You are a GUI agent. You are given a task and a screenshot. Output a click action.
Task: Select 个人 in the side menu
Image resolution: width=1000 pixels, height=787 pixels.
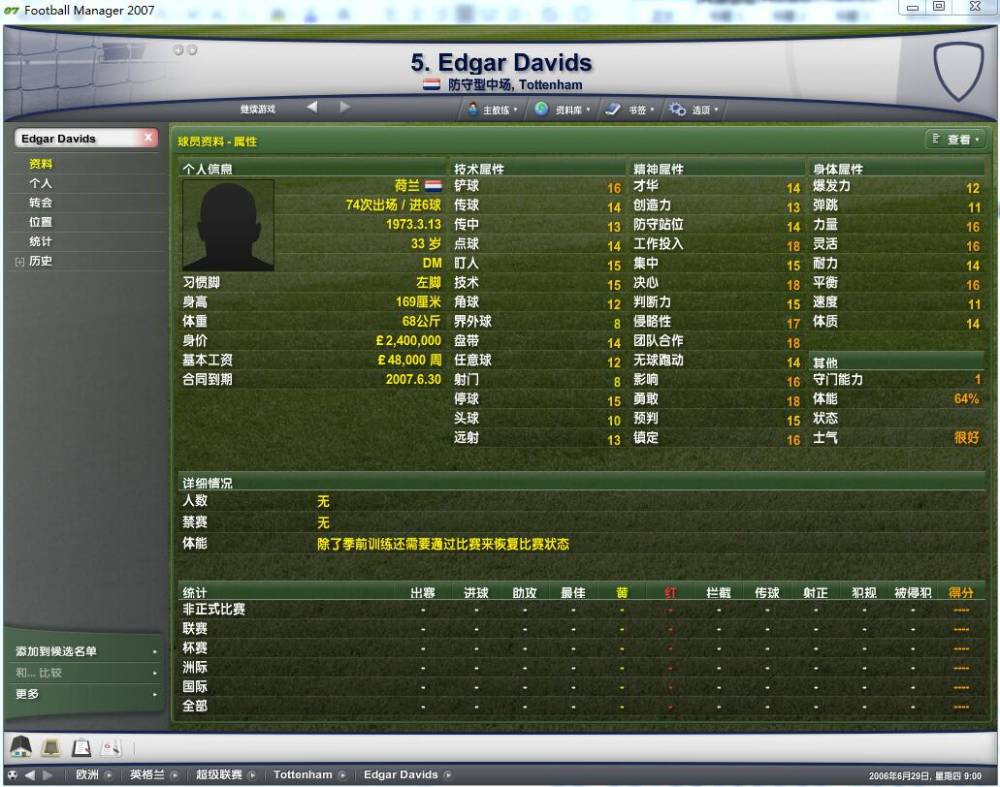[x=41, y=184]
